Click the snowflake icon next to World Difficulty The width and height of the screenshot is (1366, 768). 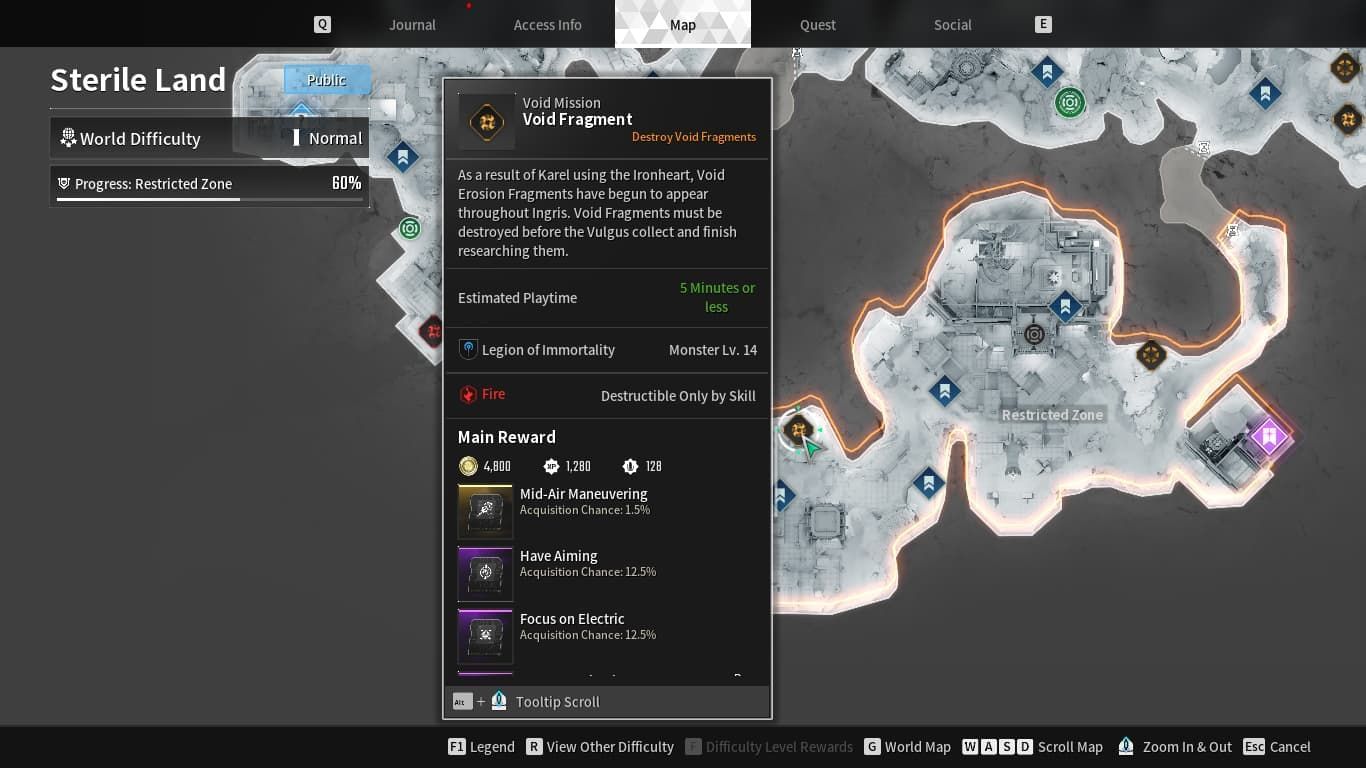point(67,138)
